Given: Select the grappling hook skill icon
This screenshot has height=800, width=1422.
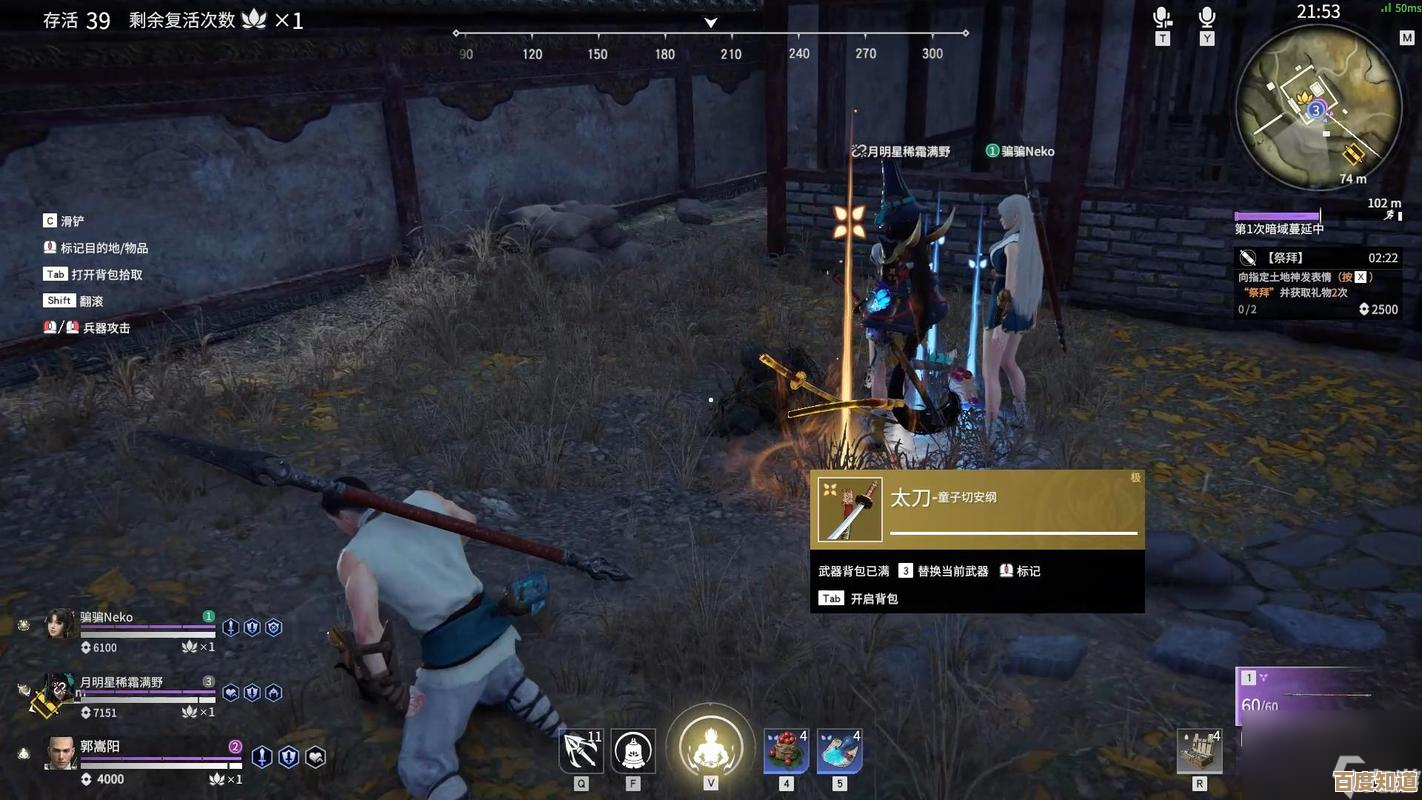Looking at the screenshot, I should click(x=581, y=752).
